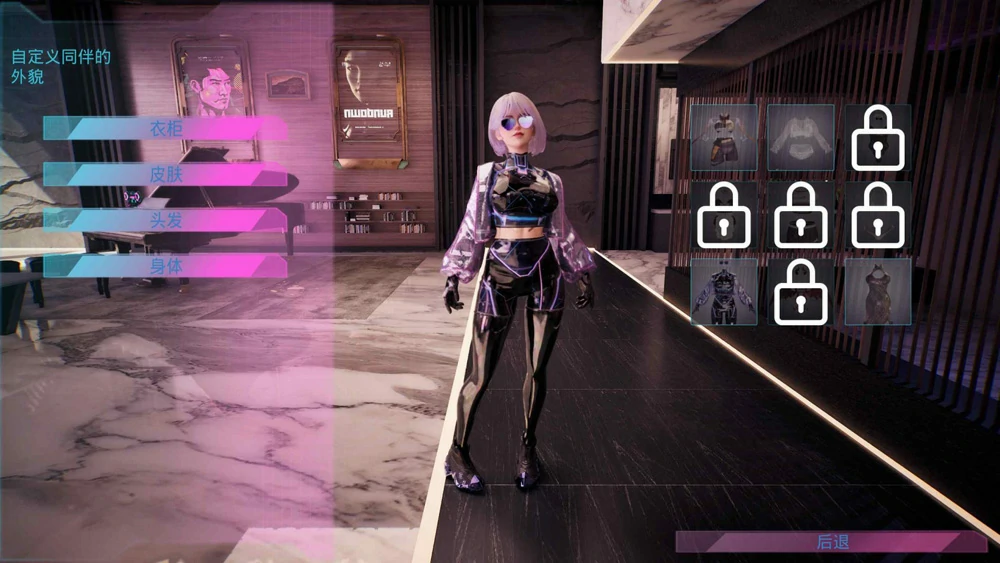Click the 后退 back button
Screen dimensions: 1000x563
832,542
